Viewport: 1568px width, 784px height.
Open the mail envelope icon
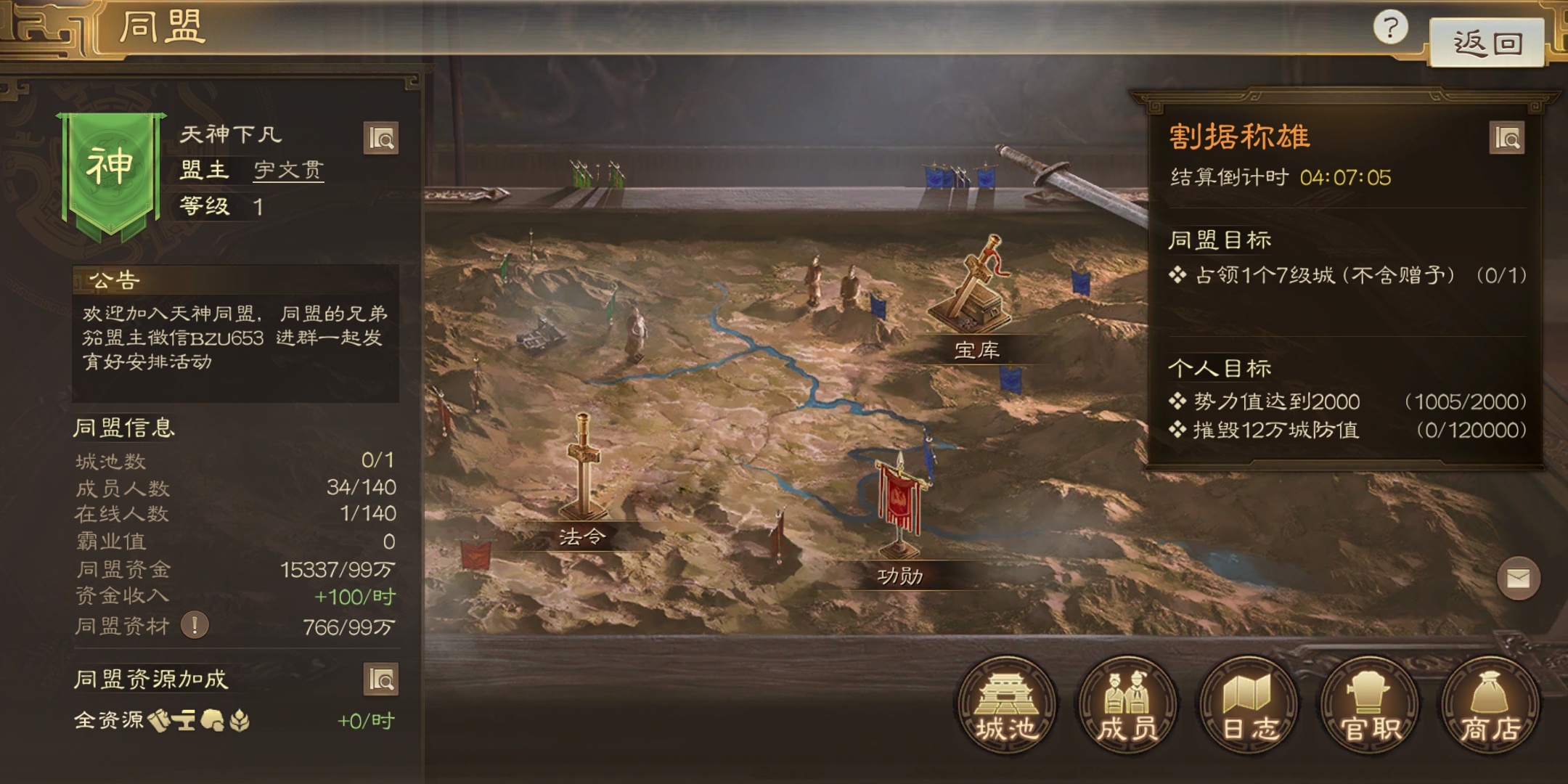[x=1518, y=579]
